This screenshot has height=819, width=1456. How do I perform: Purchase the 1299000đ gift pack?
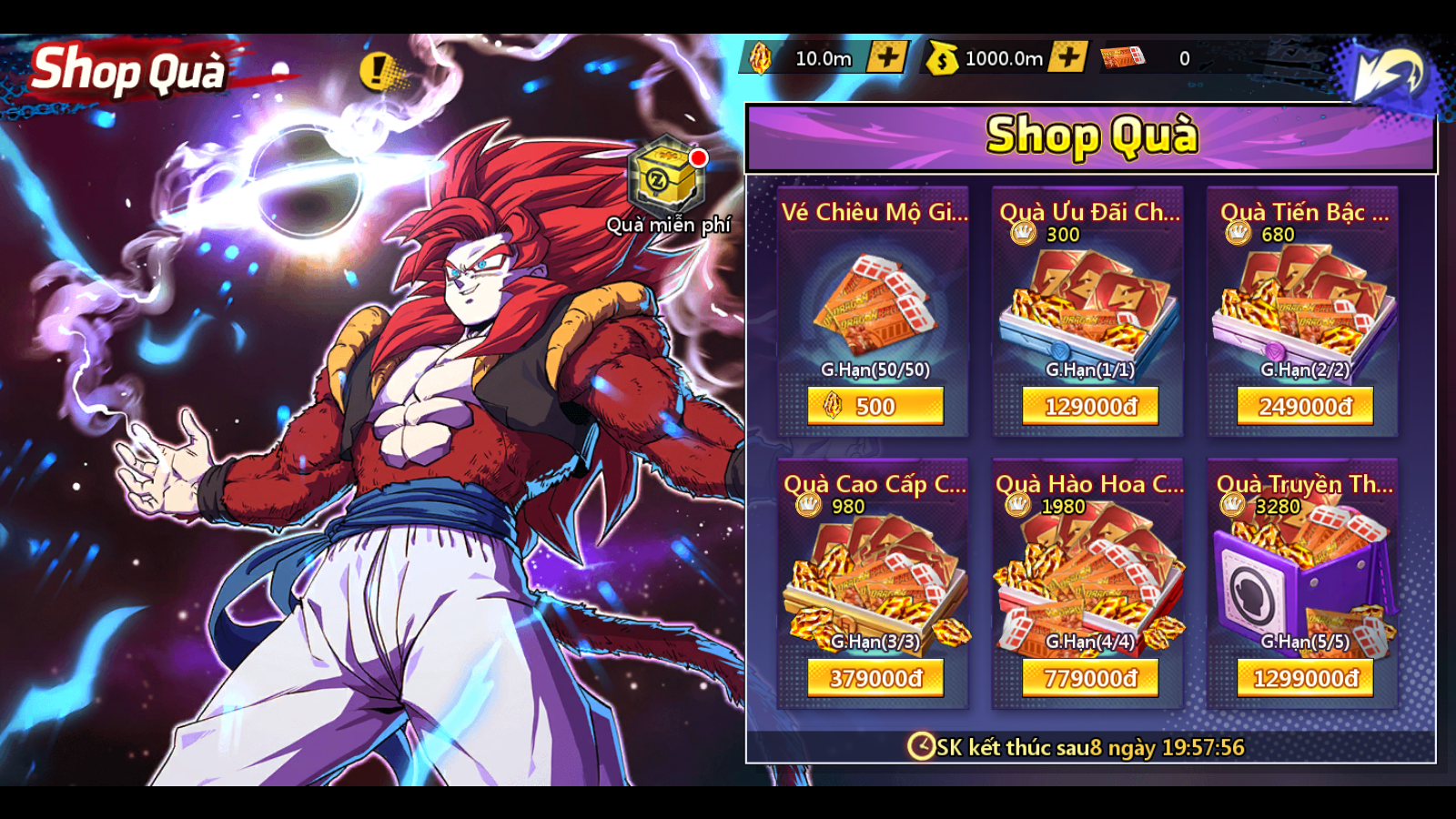1305,678
